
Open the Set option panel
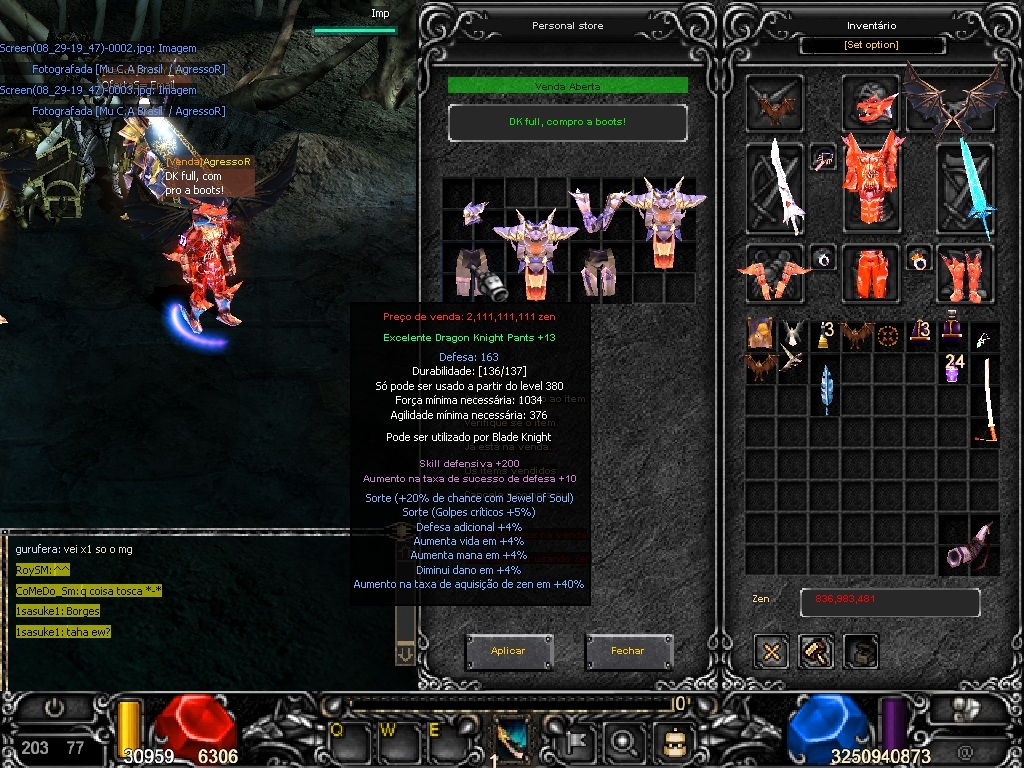871,45
